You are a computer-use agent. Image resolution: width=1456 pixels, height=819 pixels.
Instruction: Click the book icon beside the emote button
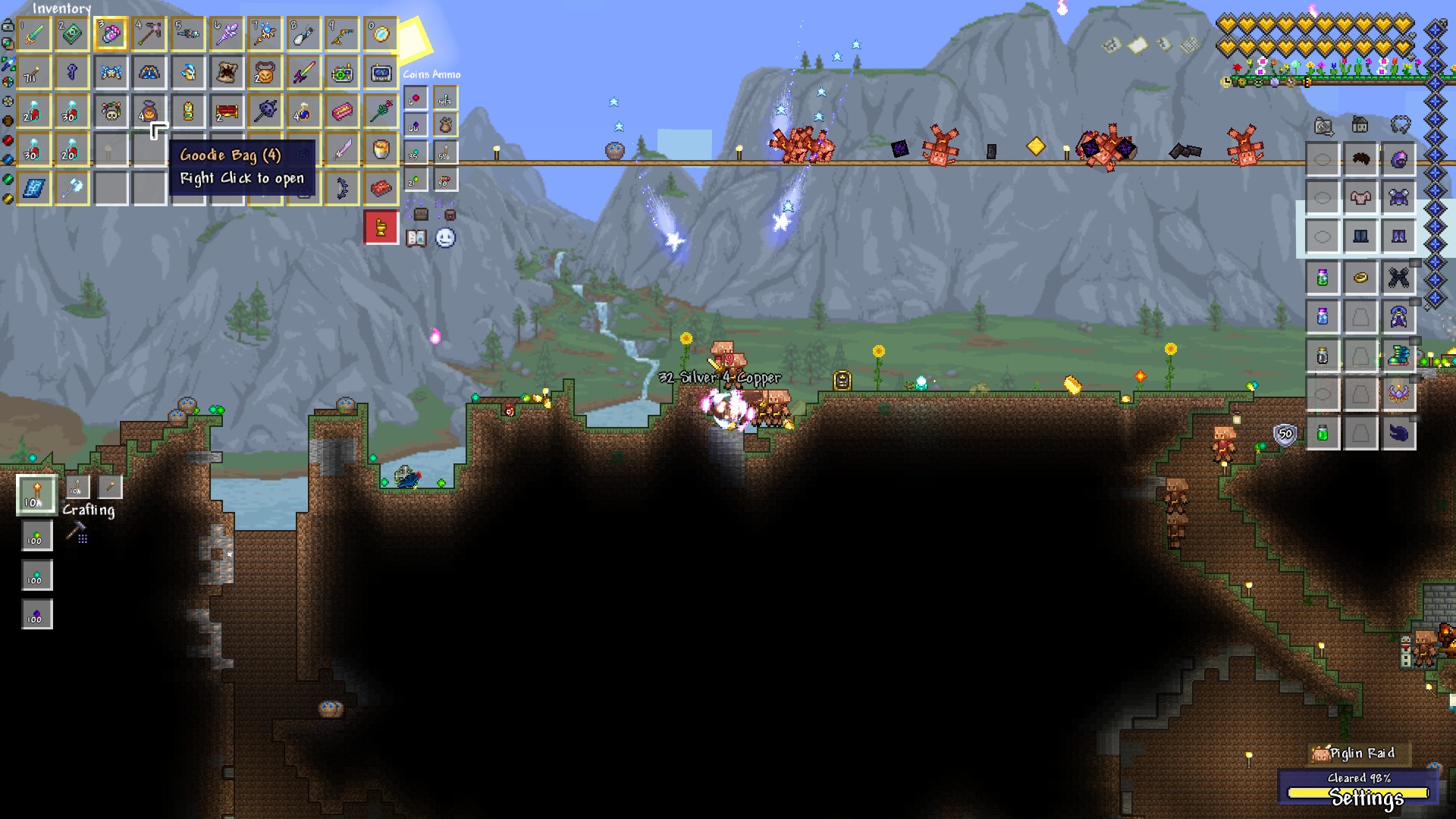point(417,239)
